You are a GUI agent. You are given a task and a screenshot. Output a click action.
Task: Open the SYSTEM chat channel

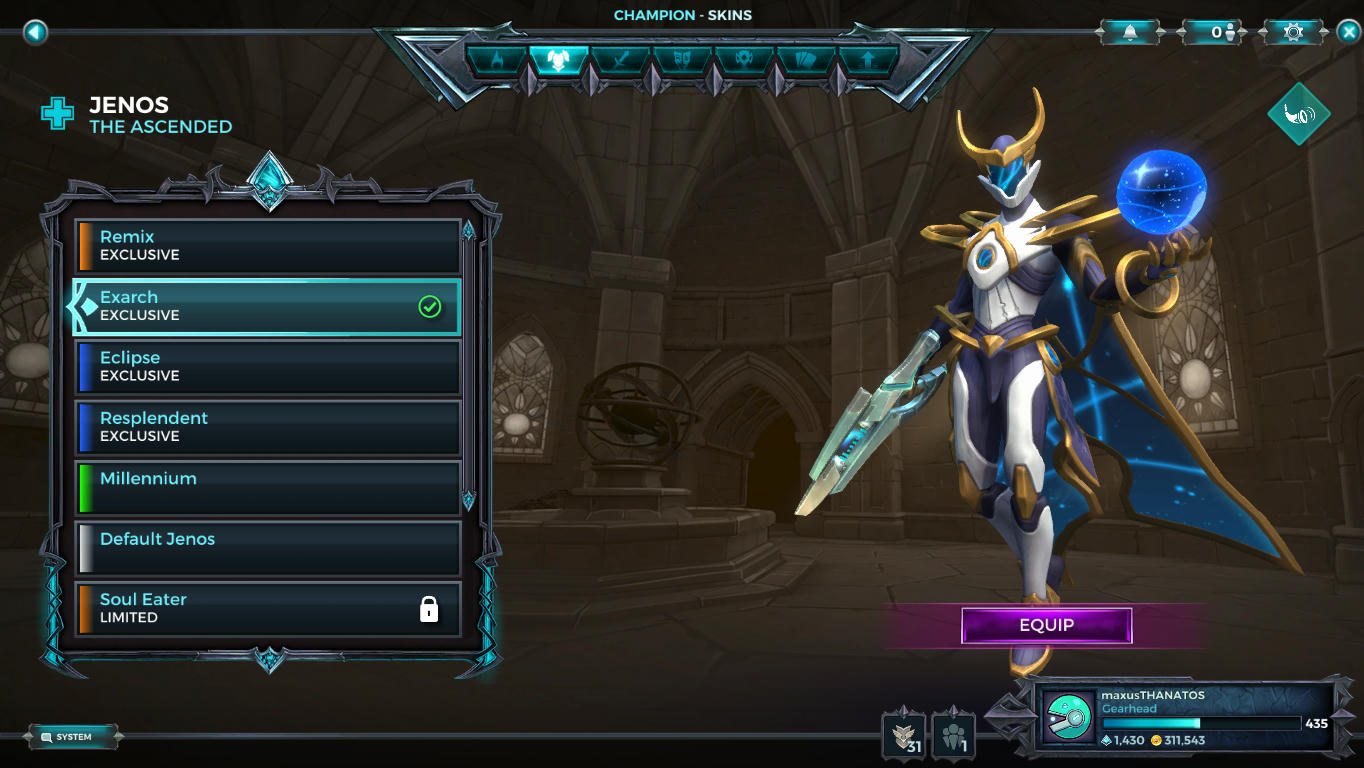(x=72, y=735)
